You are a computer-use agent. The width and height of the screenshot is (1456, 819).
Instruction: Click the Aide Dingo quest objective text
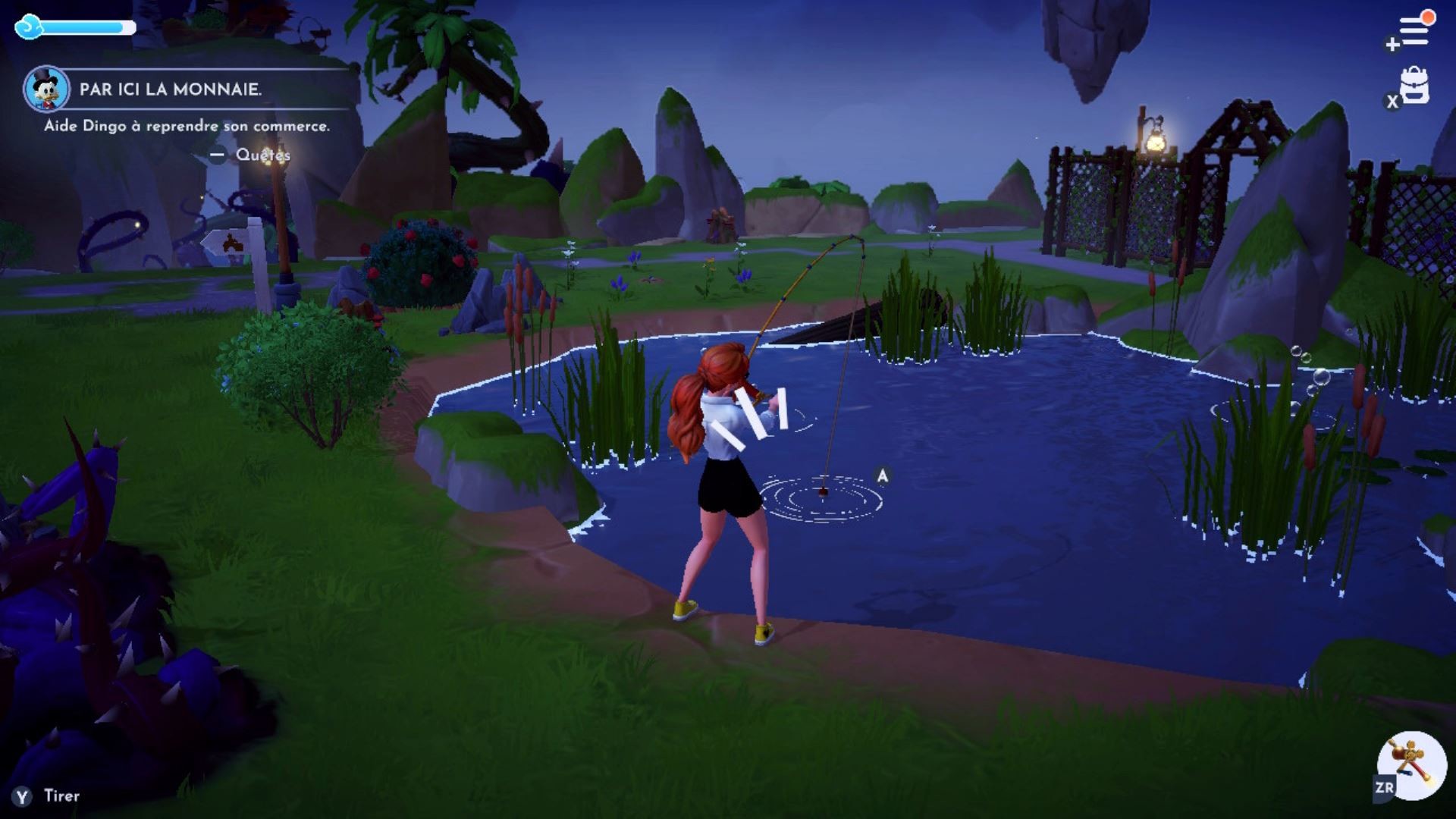click(x=187, y=127)
